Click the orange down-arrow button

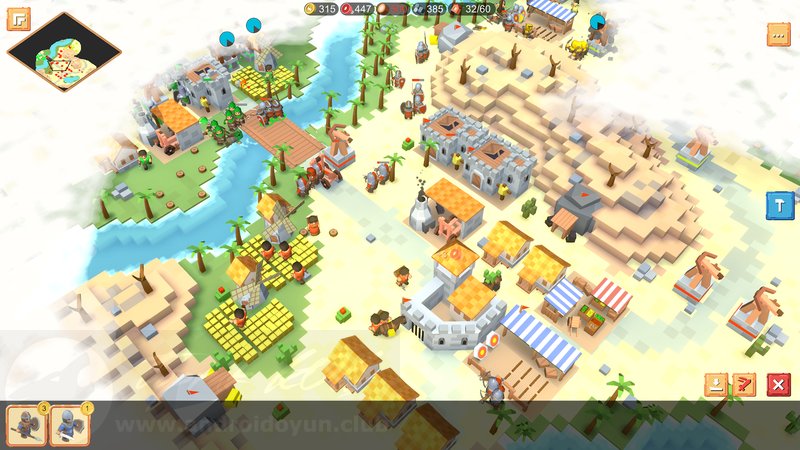click(x=715, y=384)
